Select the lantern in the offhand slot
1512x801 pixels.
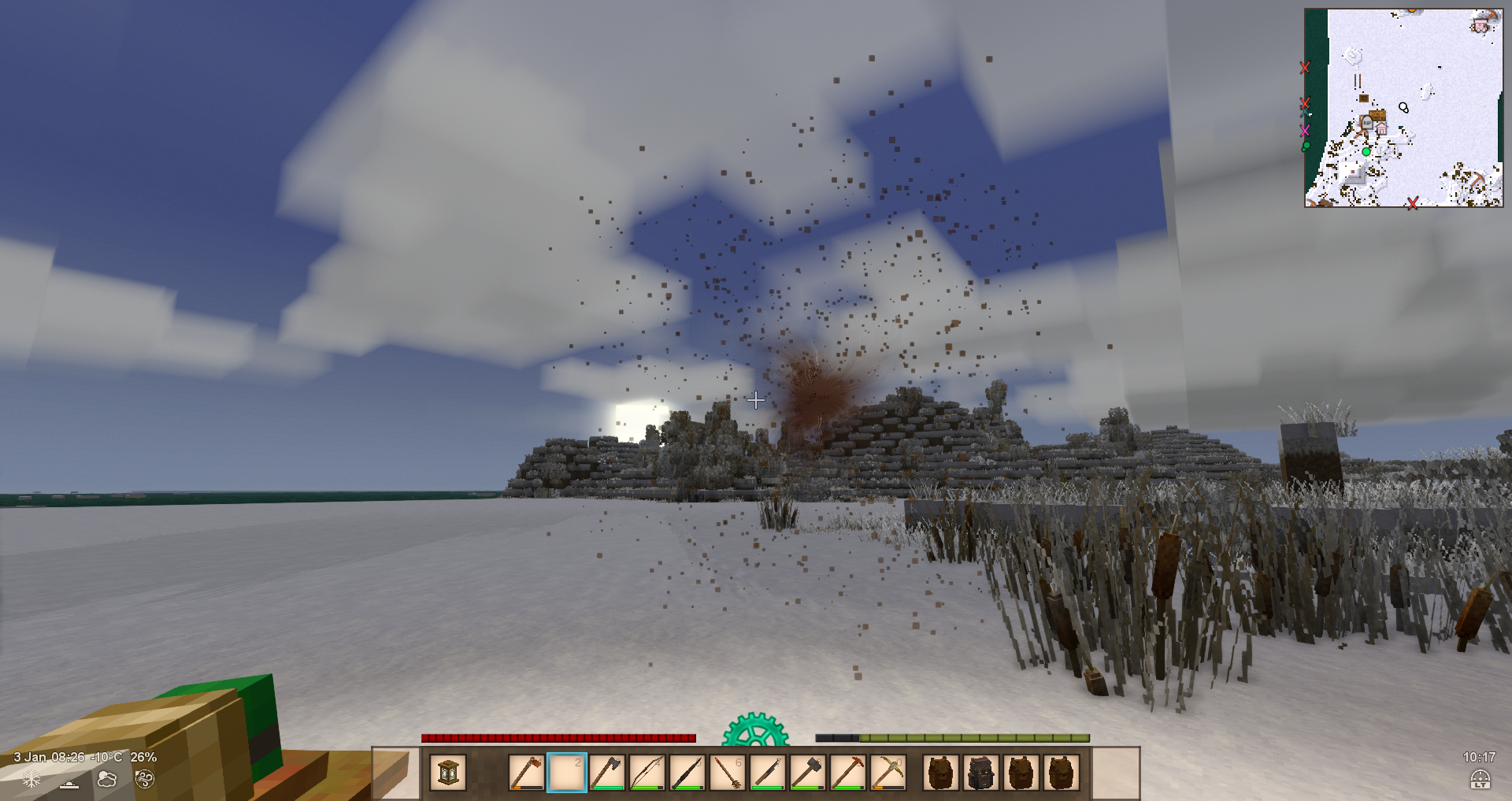click(x=448, y=773)
